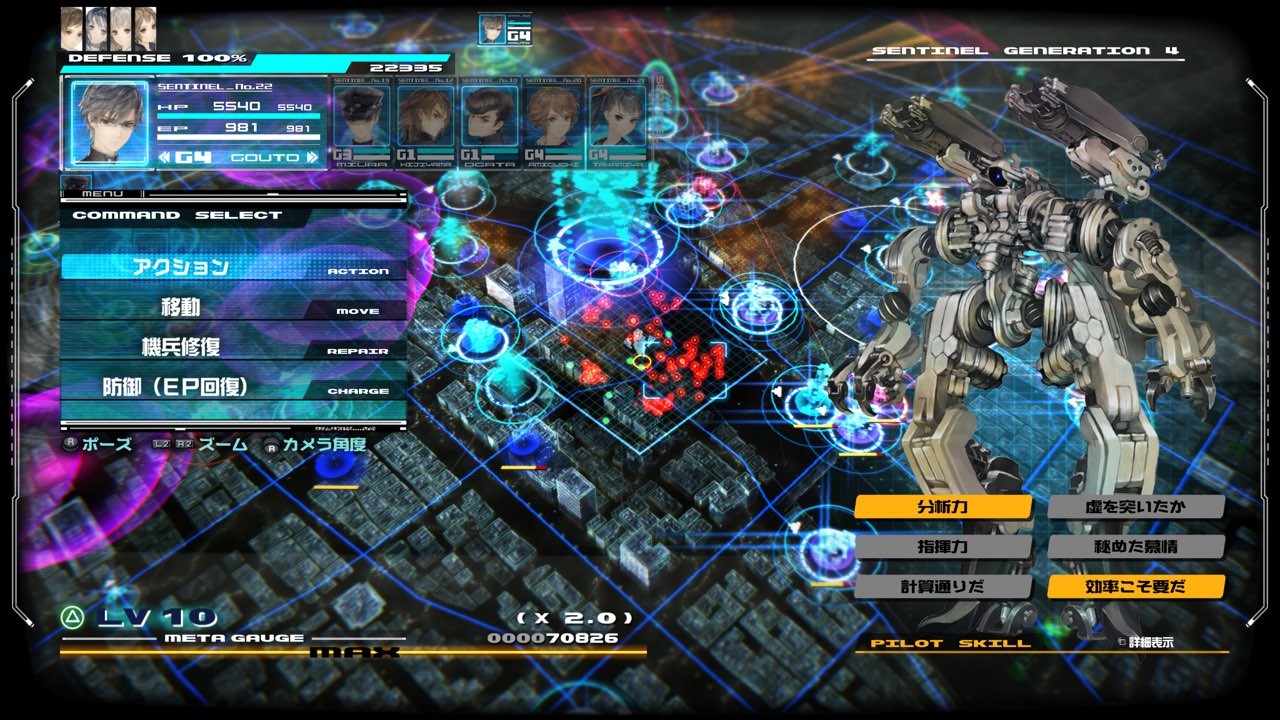This screenshot has height=720, width=1280.
Task: Select the 秘めた慕情 pilot skill
Action: [1136, 547]
